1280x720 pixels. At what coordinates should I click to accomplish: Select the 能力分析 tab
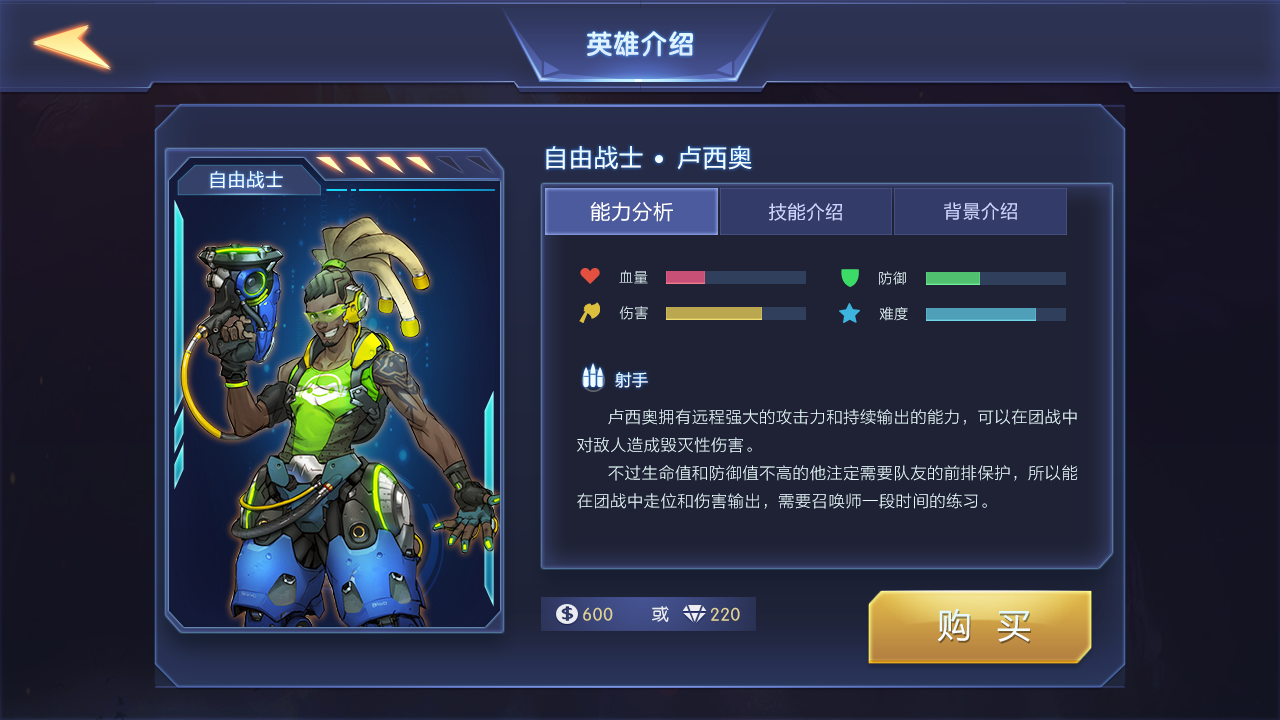click(x=631, y=210)
